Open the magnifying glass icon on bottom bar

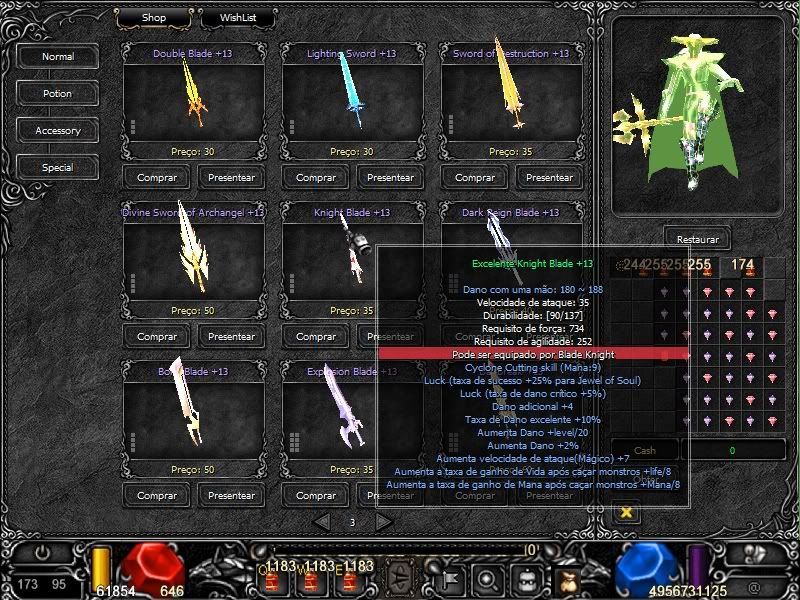click(488, 577)
